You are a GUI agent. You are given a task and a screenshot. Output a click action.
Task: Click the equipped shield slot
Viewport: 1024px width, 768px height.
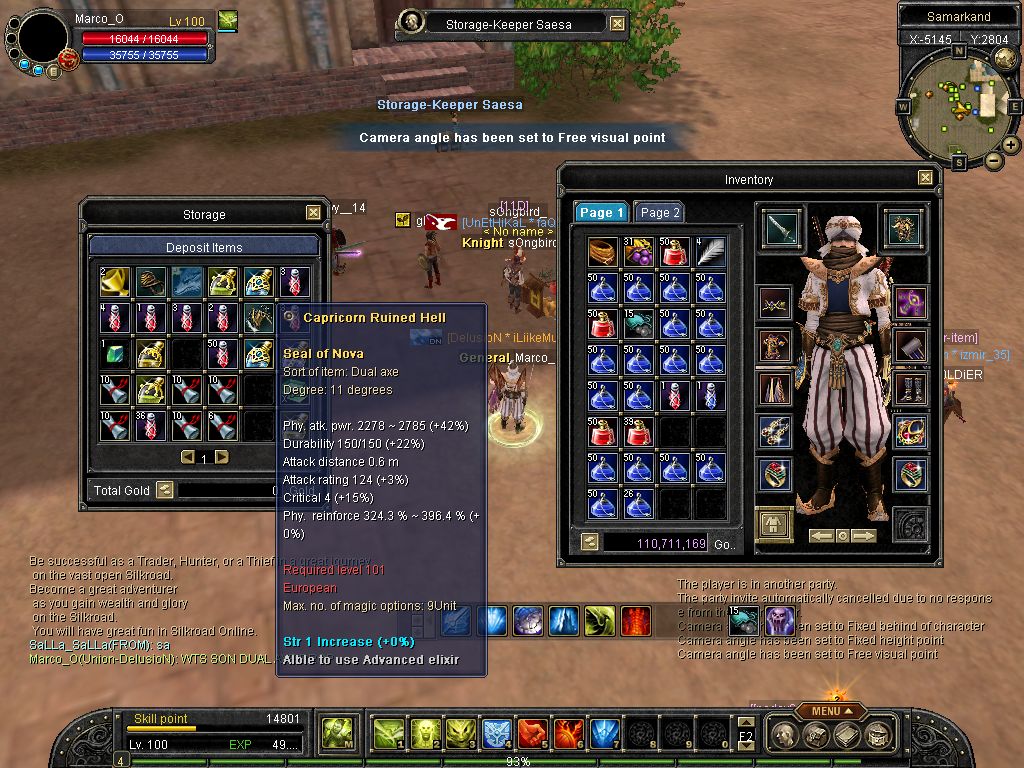904,229
